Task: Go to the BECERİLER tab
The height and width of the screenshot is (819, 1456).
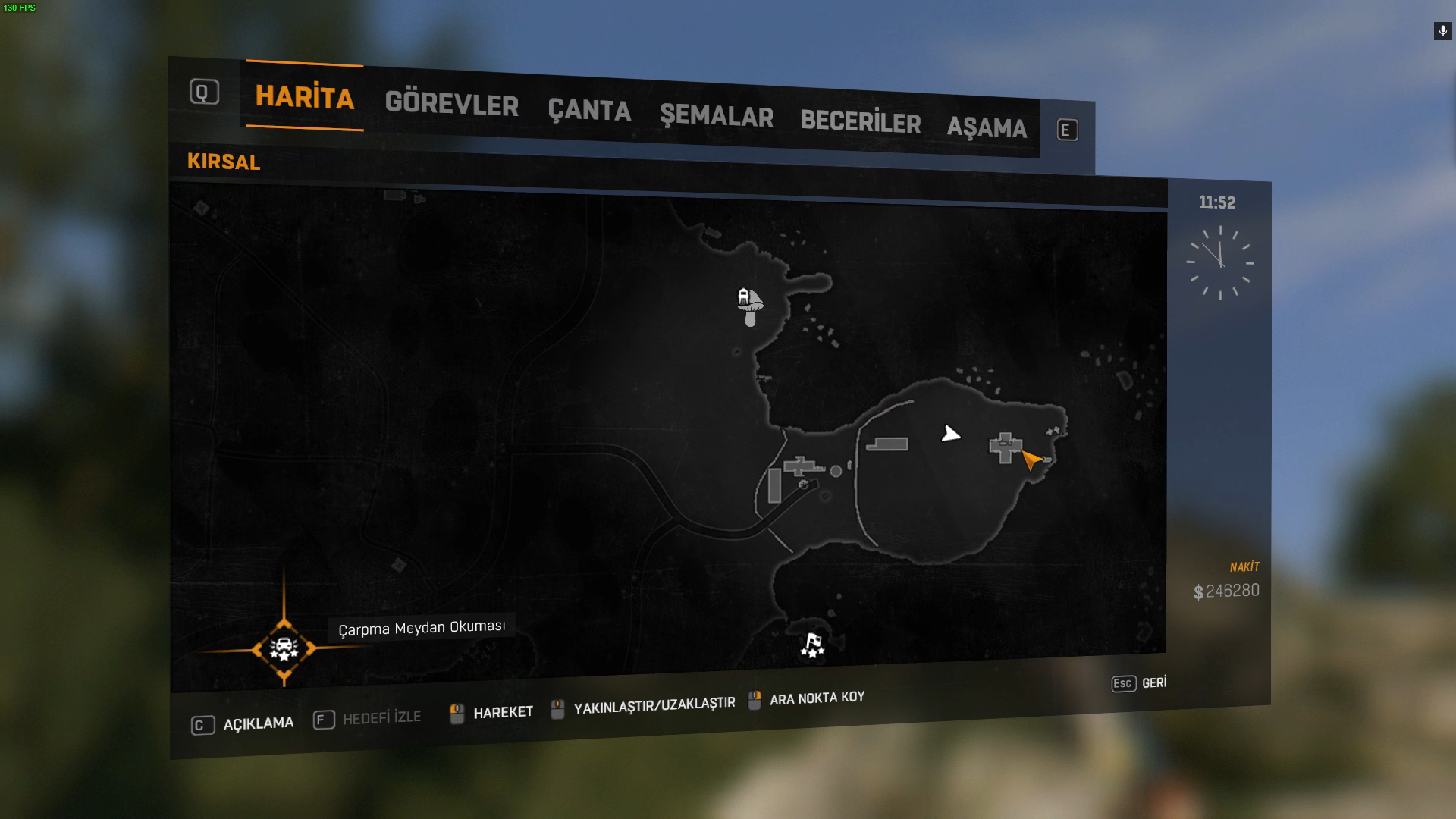Action: pyautogui.click(x=860, y=122)
